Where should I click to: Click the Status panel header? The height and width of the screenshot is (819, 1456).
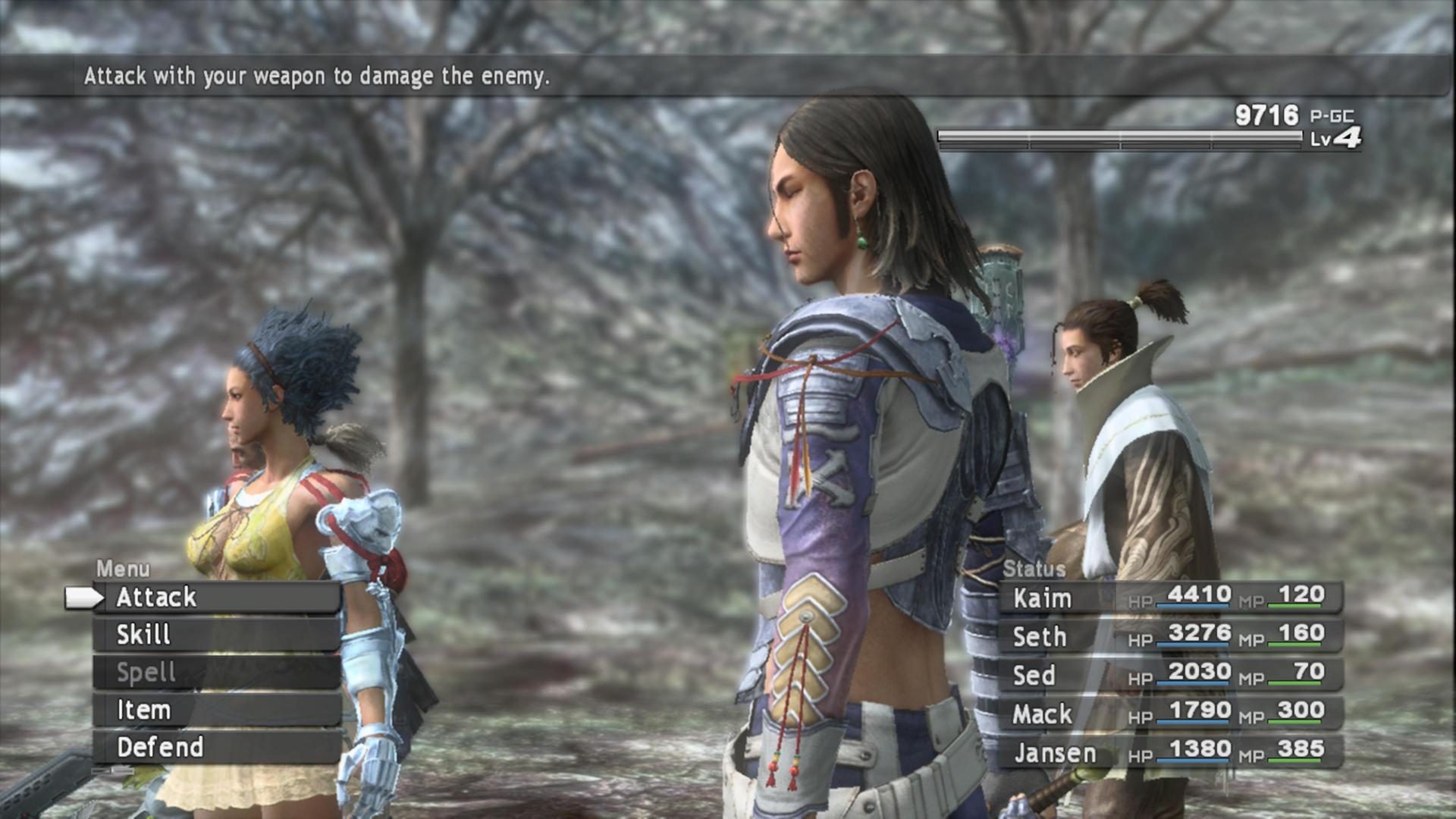pyautogui.click(x=1035, y=570)
